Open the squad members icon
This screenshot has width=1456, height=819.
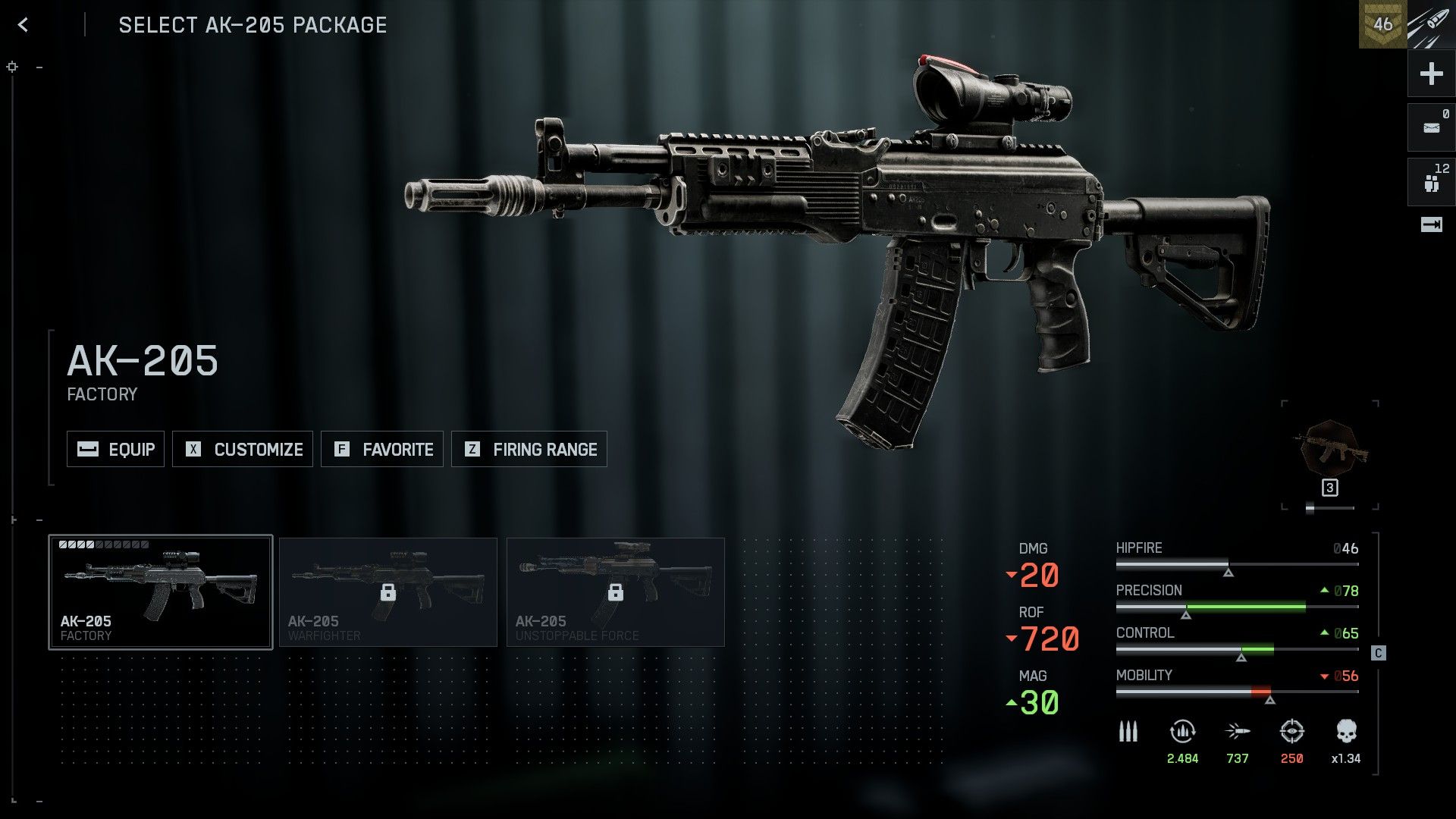point(1431,182)
